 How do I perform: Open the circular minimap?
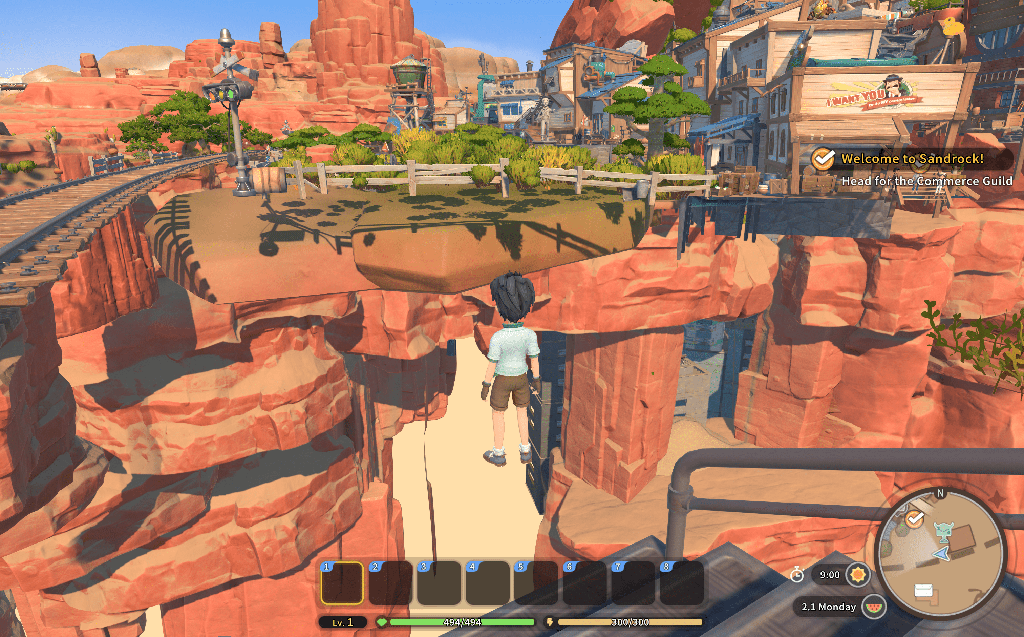pos(939,553)
